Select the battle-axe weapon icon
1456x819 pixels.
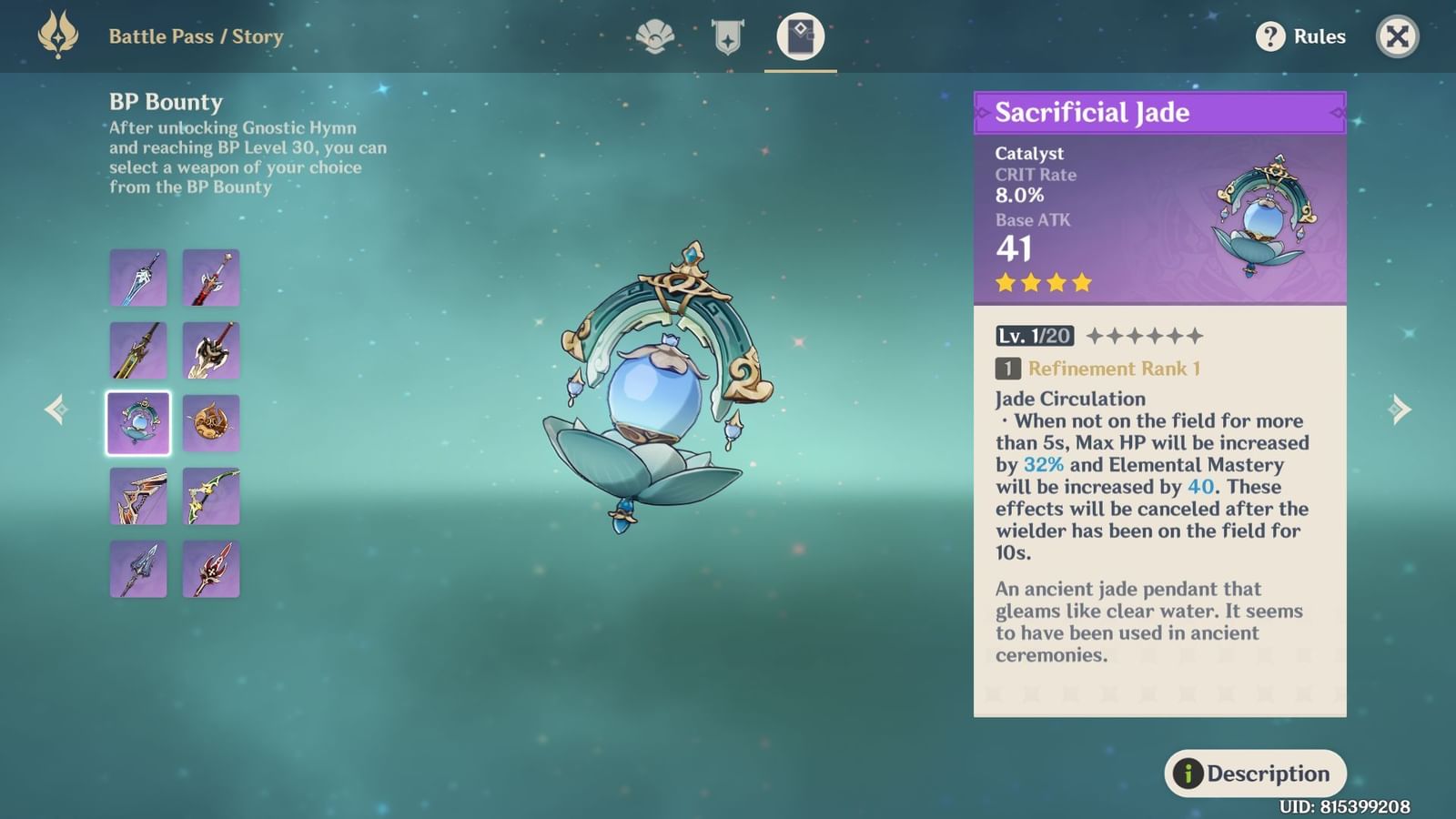click(x=210, y=350)
